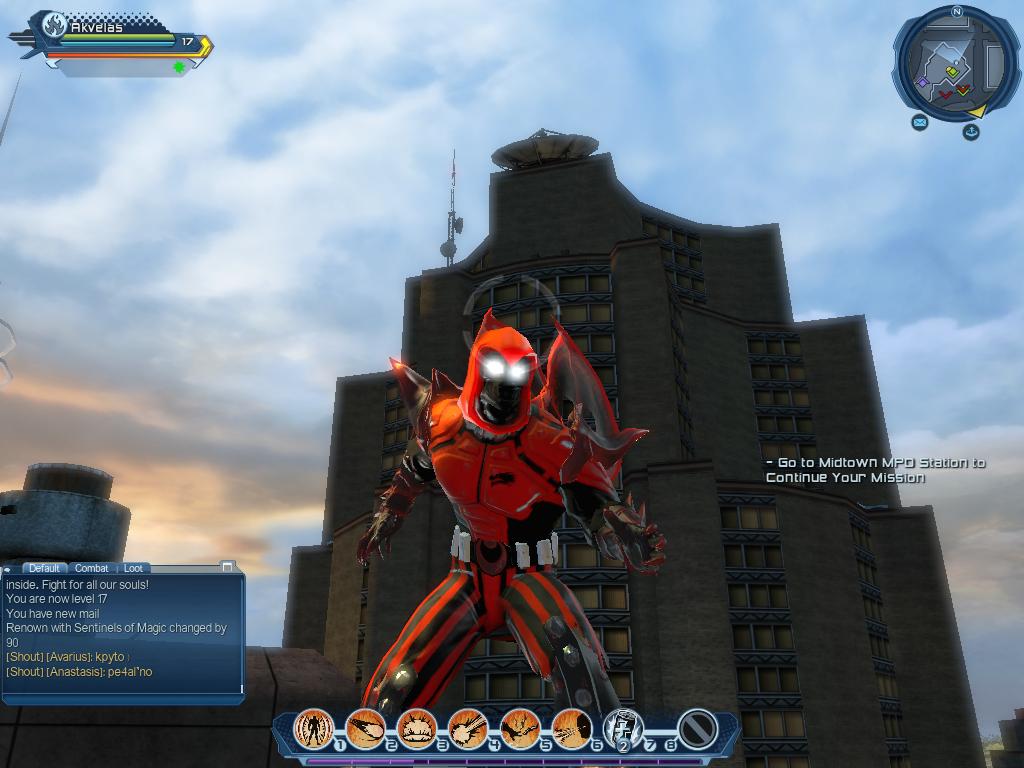Image resolution: width=1024 pixels, height=768 pixels.
Task: Activate the standing figure aura ability in slot 1
Action: point(314,729)
